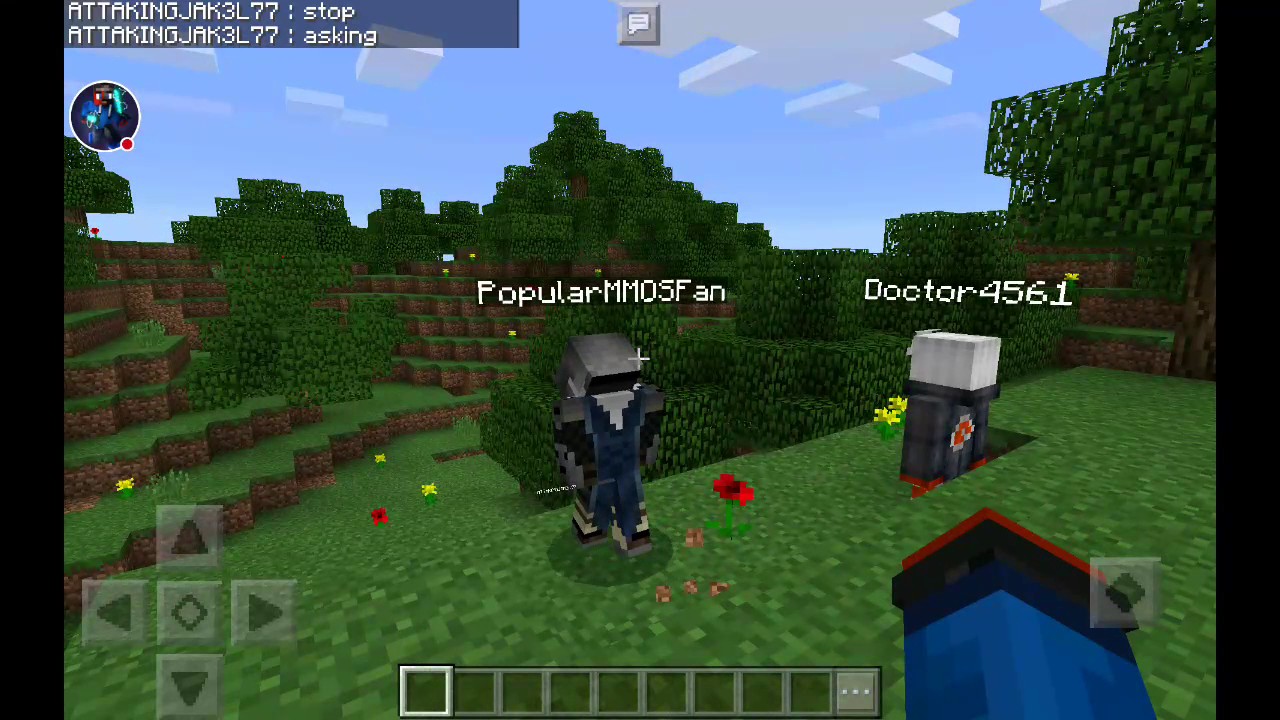Tap your player avatar portrait
This screenshot has height=720, width=1280.
(105, 115)
